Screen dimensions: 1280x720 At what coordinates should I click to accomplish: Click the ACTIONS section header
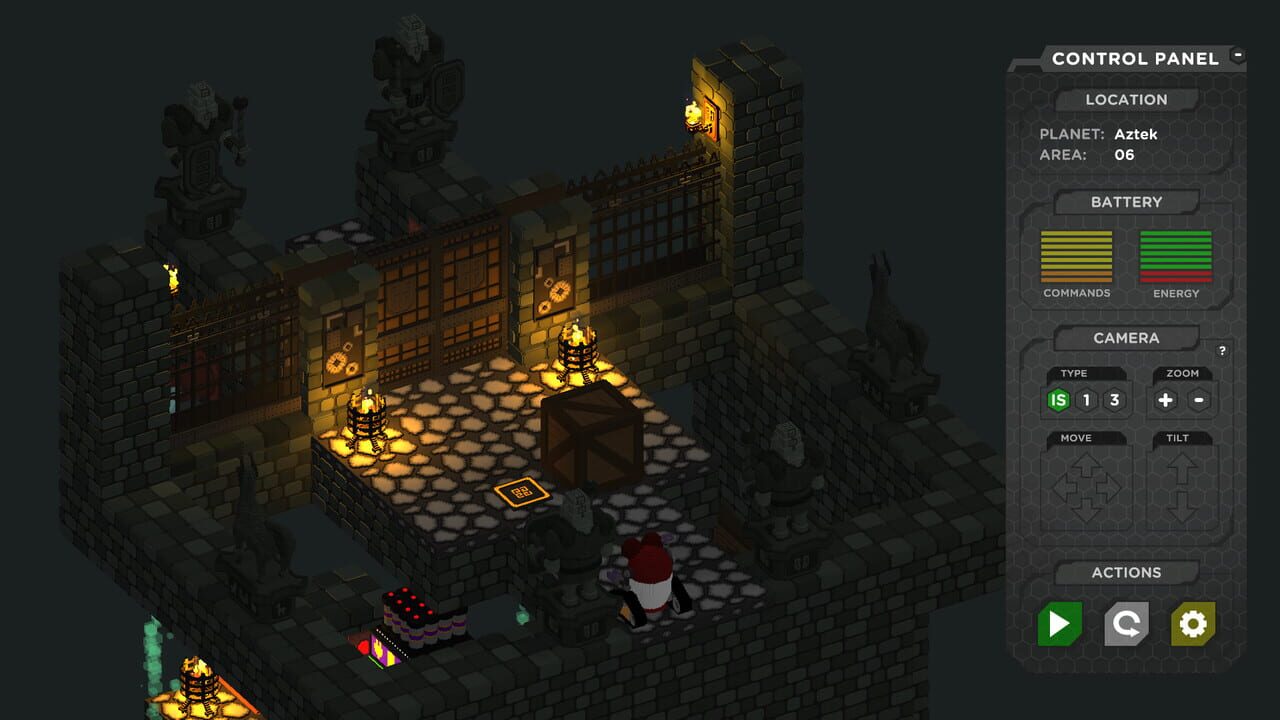[1126, 572]
